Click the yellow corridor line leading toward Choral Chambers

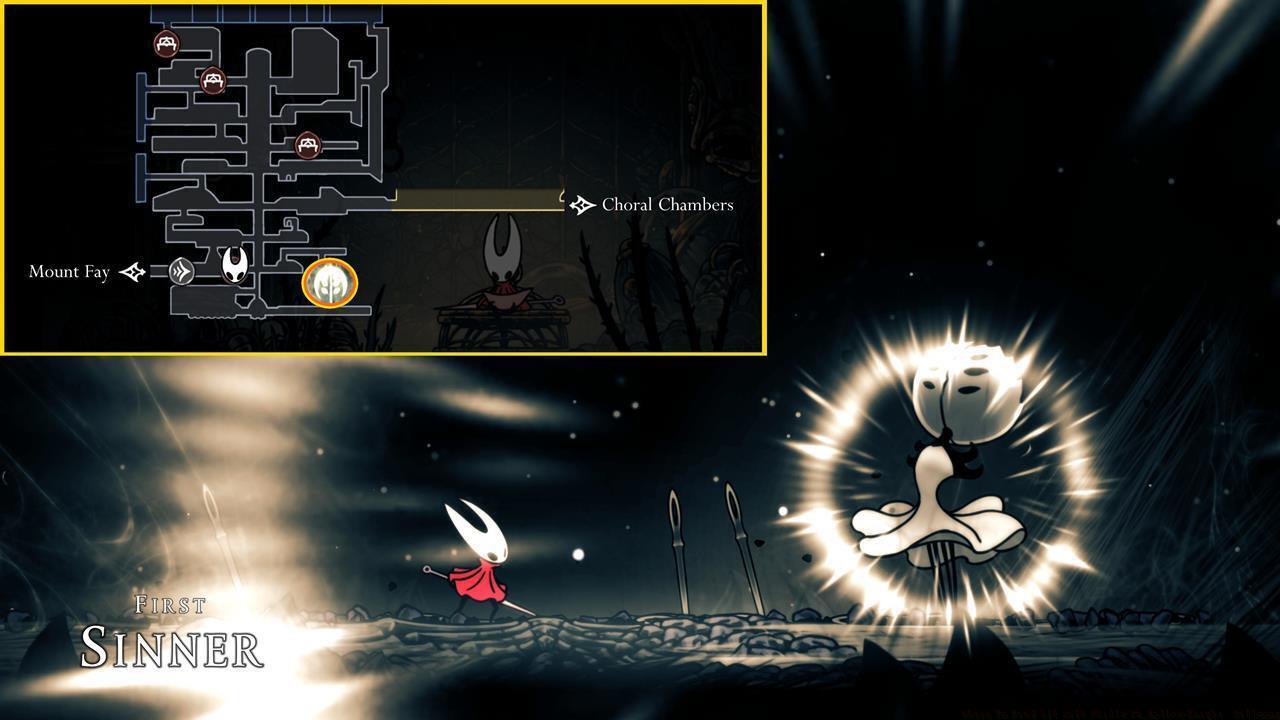[480, 199]
